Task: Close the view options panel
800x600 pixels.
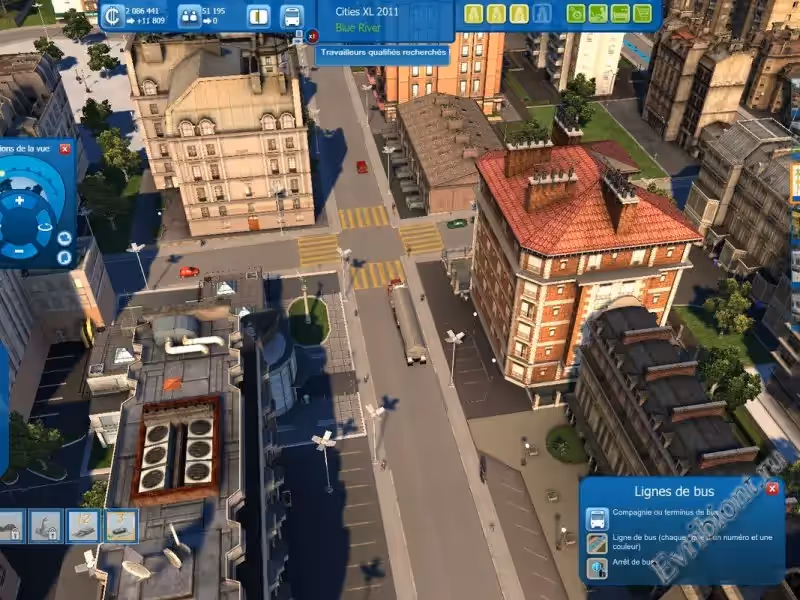Action: pos(65,149)
